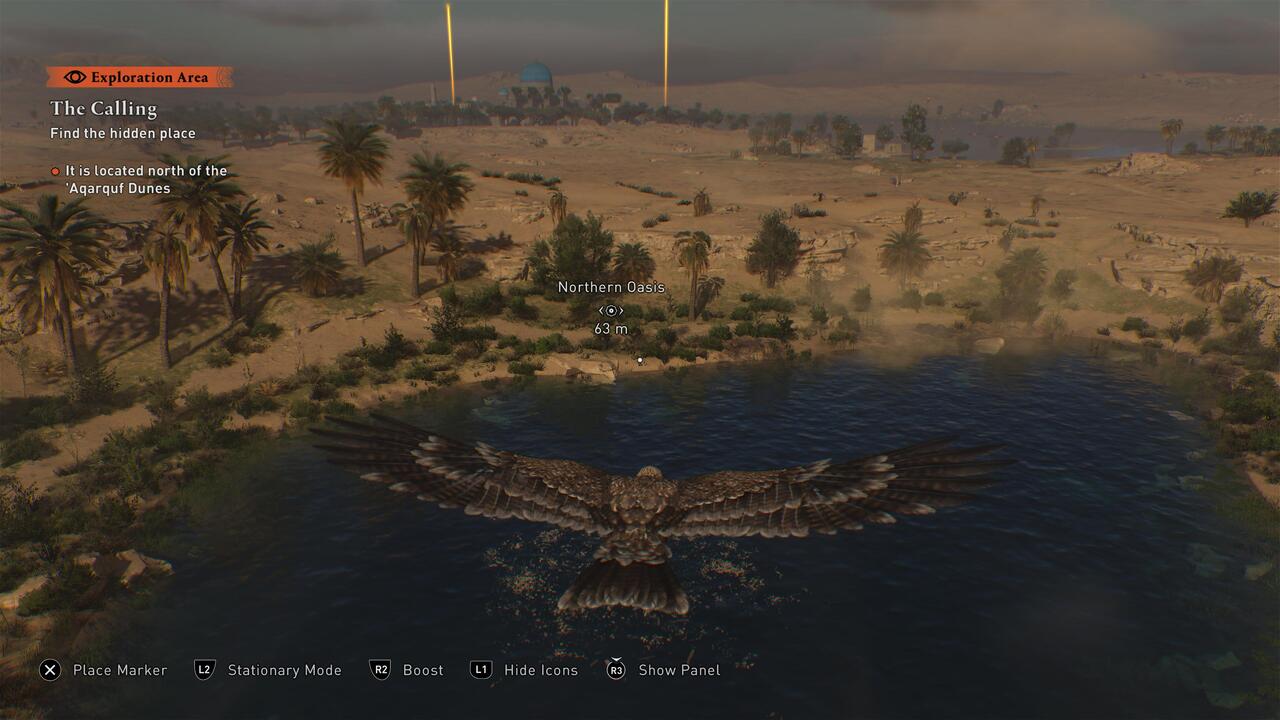This screenshot has width=1280, height=720.
Task: Open The Calling quest tracker
Action: 104,108
